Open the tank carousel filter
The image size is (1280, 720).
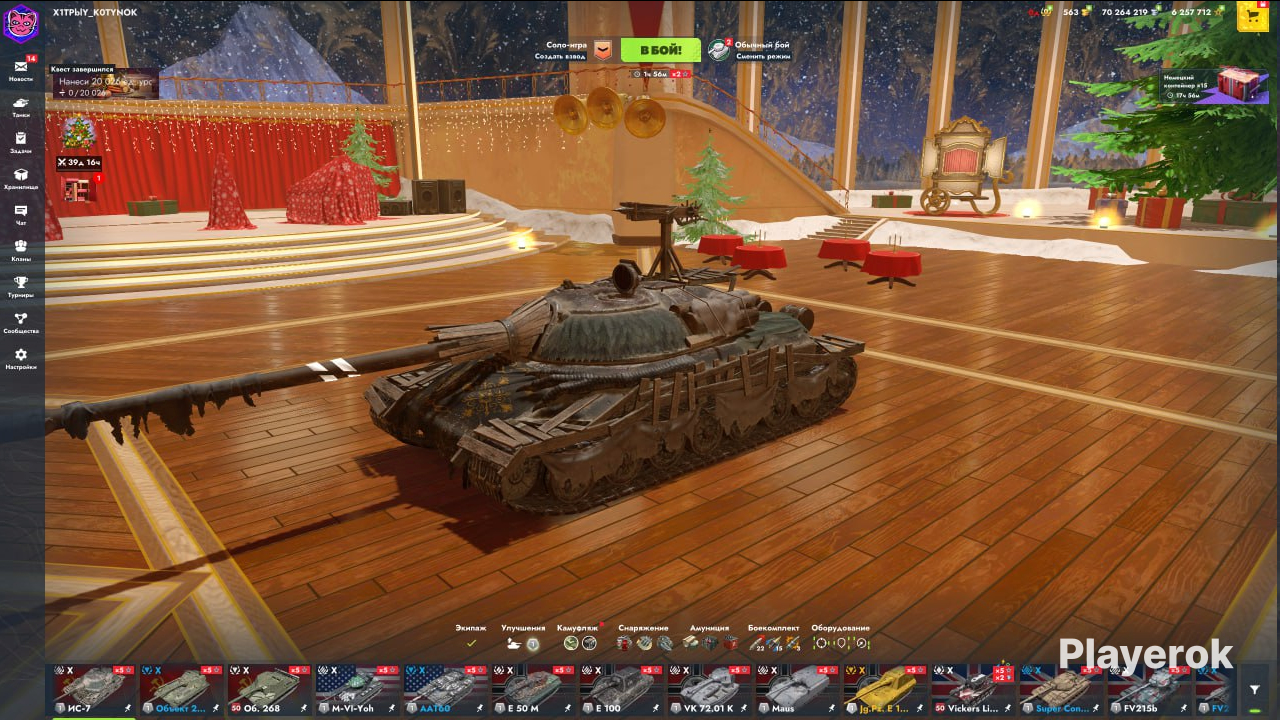click(x=1255, y=689)
